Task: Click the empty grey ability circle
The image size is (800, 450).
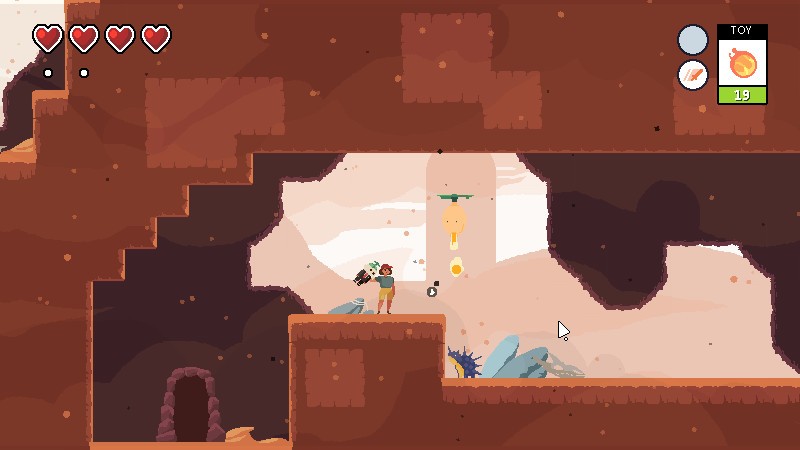Action: [x=693, y=40]
